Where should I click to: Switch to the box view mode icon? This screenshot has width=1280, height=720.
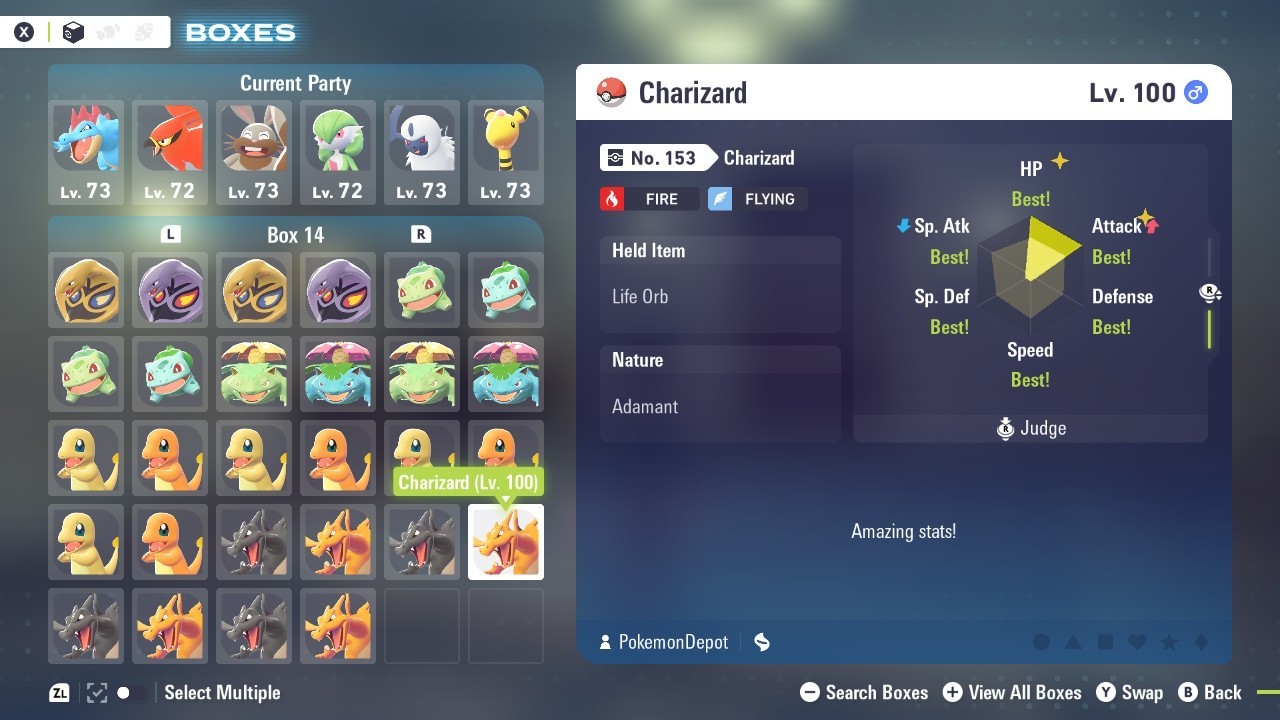[73, 32]
